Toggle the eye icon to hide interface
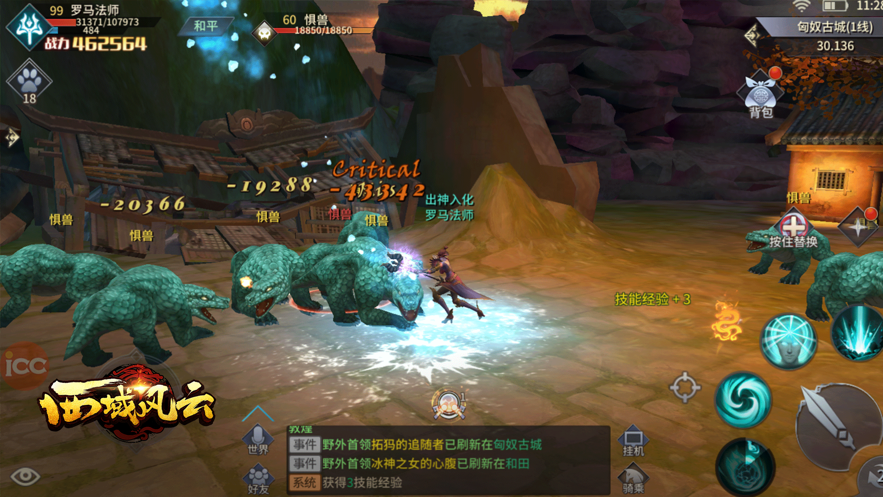 pyautogui.click(x=25, y=476)
